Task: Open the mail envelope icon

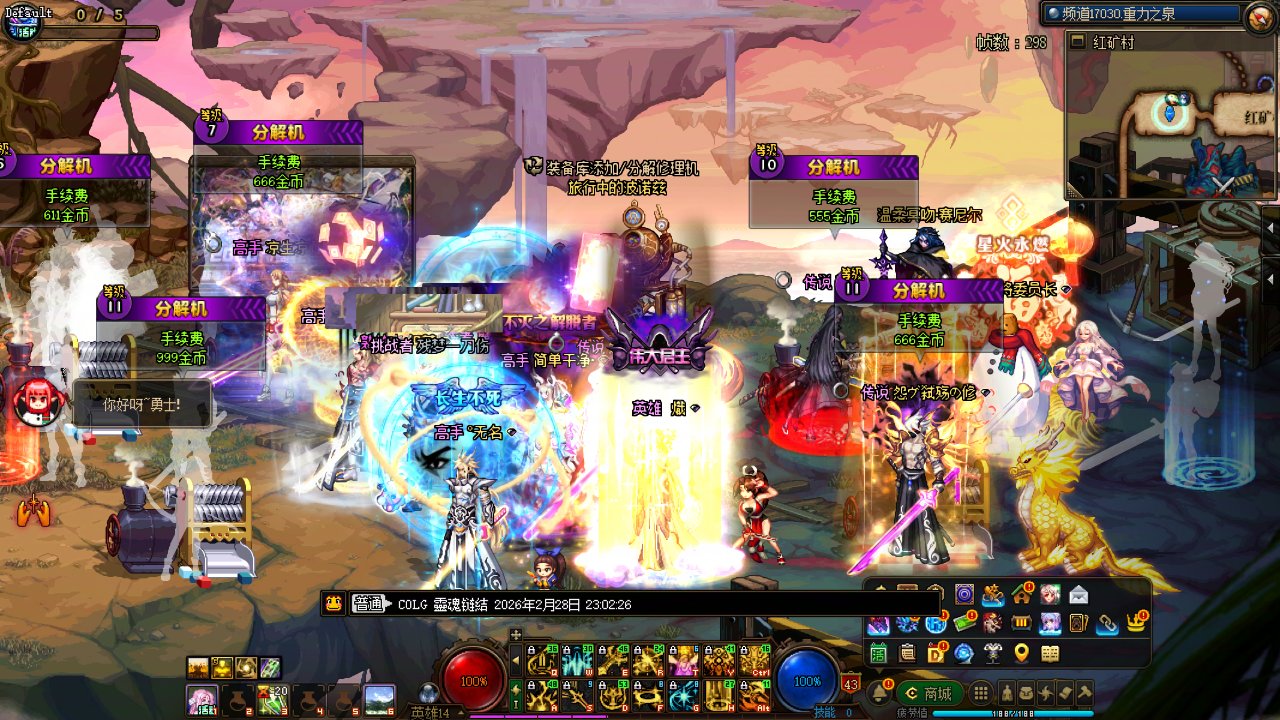Action: pyautogui.click(x=1078, y=596)
